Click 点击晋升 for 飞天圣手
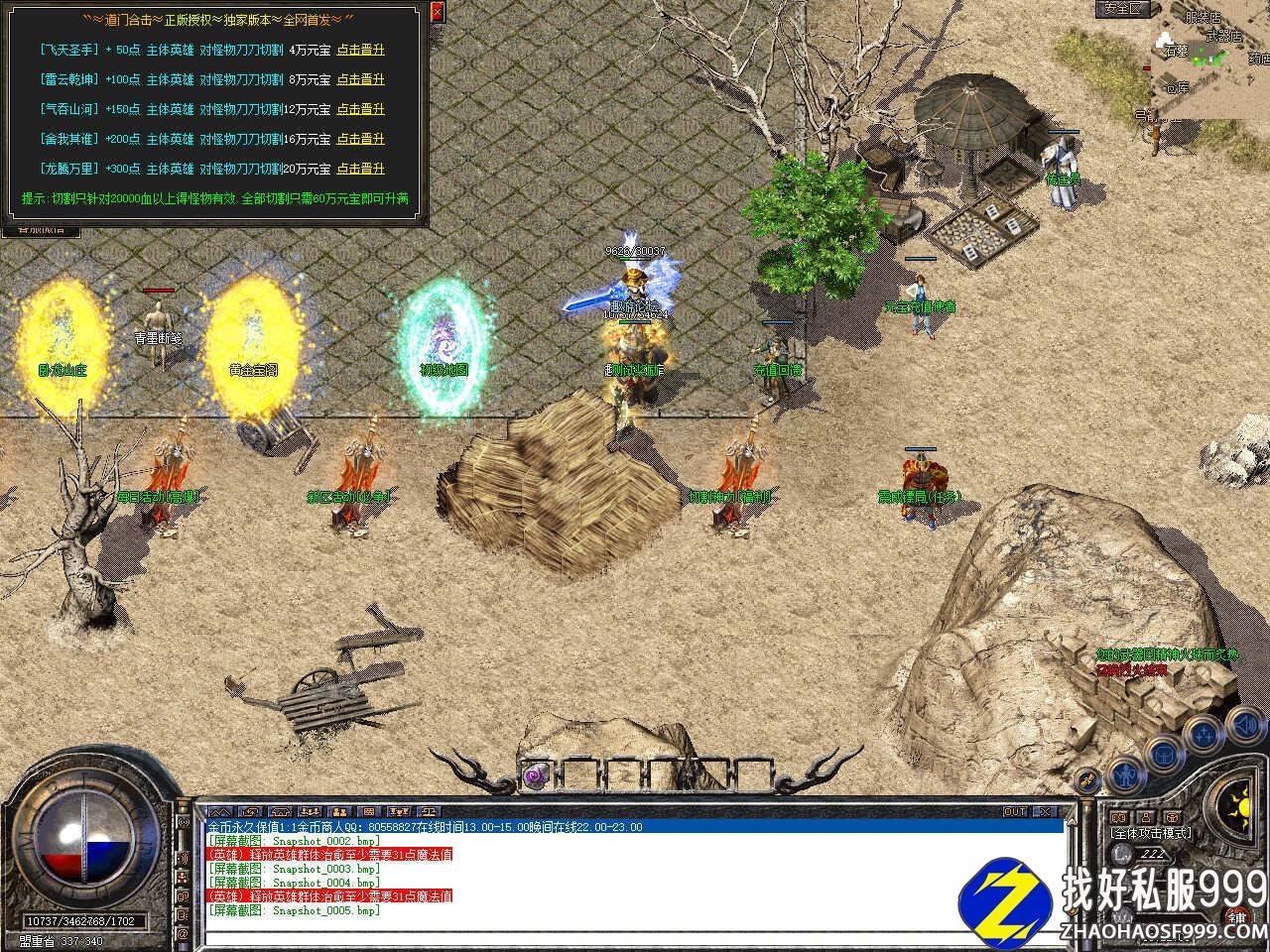The image size is (1270, 952). (x=360, y=50)
